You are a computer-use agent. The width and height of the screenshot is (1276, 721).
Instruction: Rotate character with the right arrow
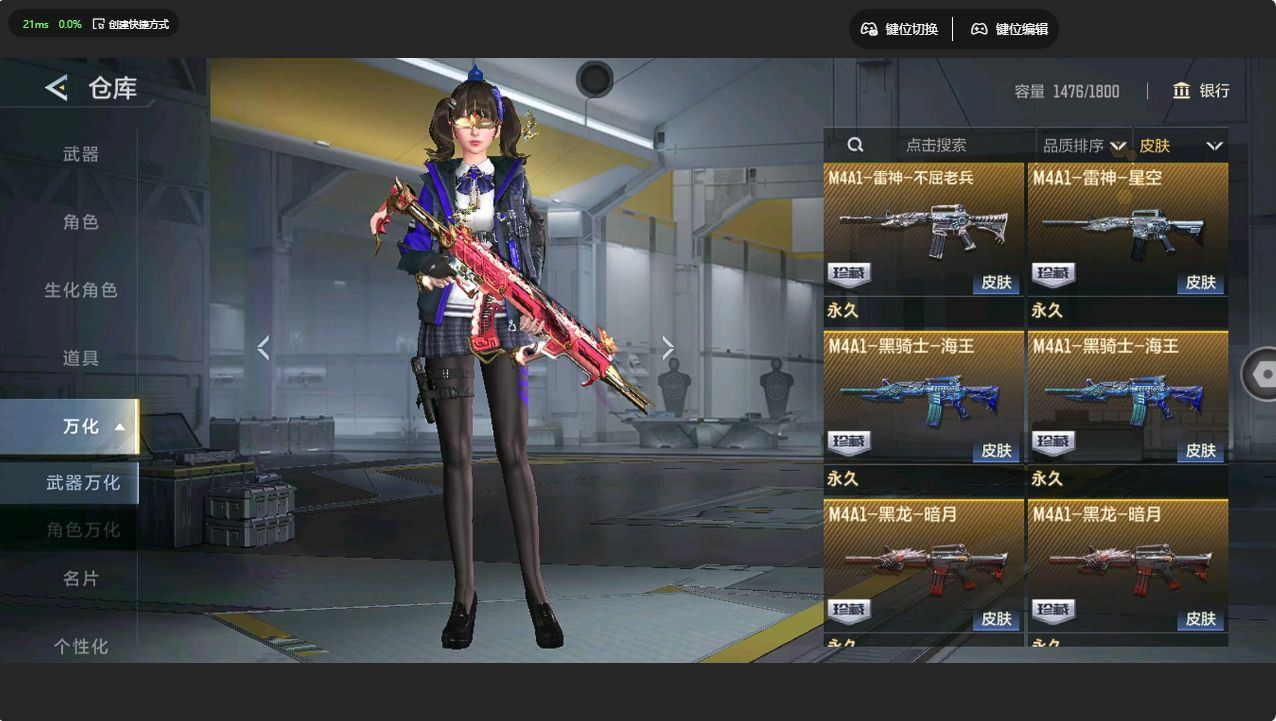tap(668, 348)
